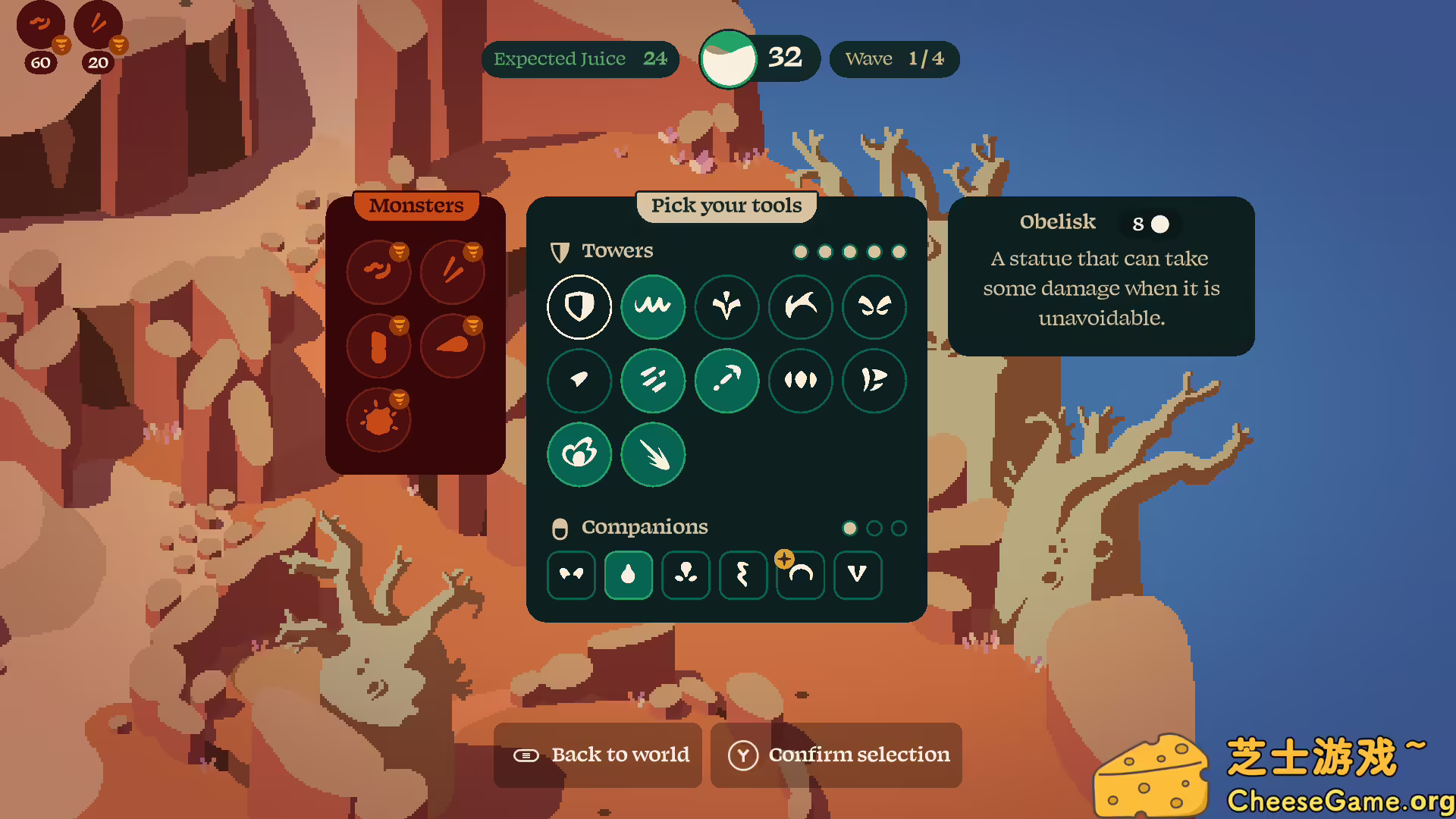Choose the curved claw tower
1456x819 pixels.
click(801, 306)
